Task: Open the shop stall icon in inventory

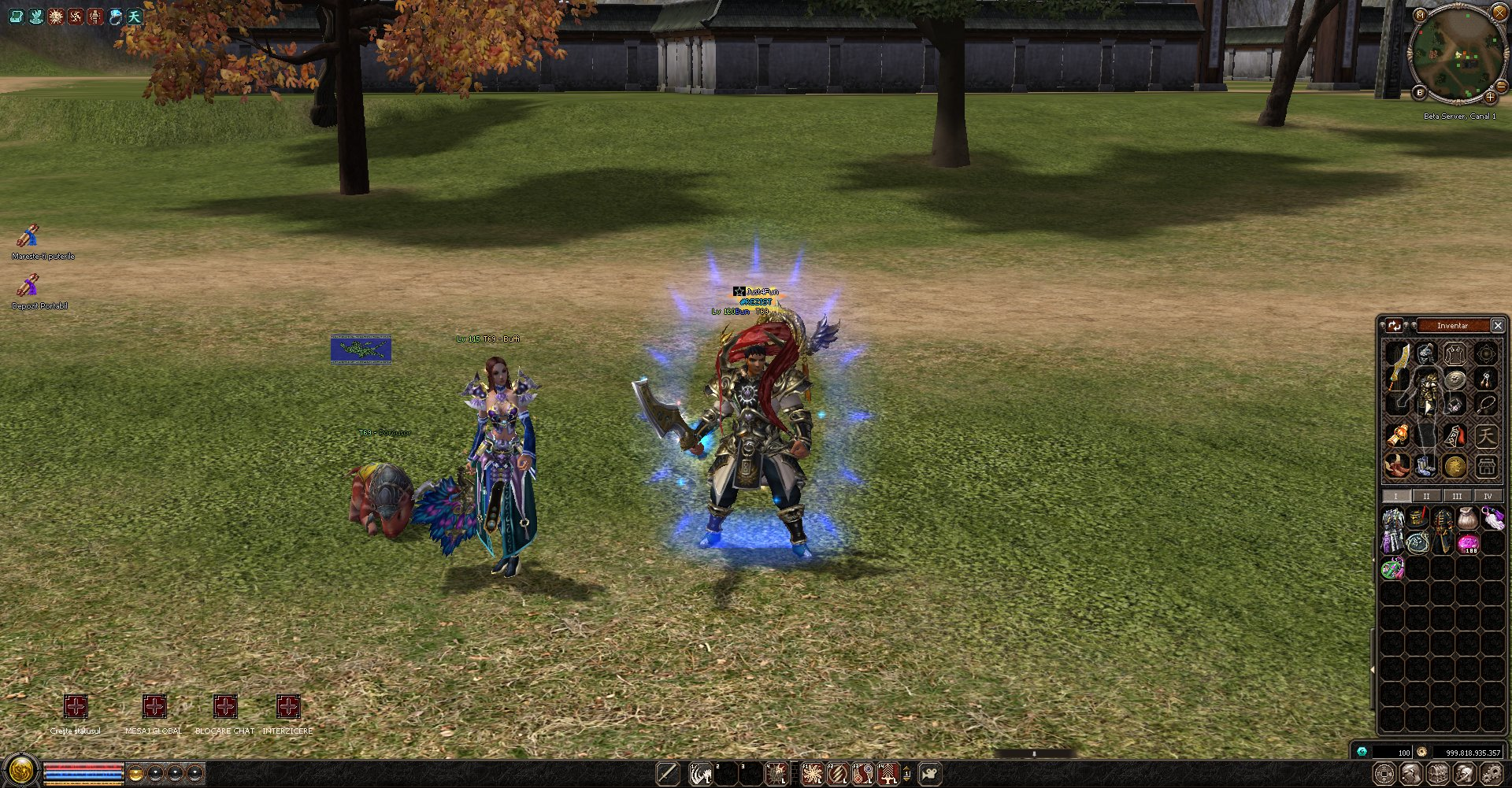Action: tap(1486, 466)
